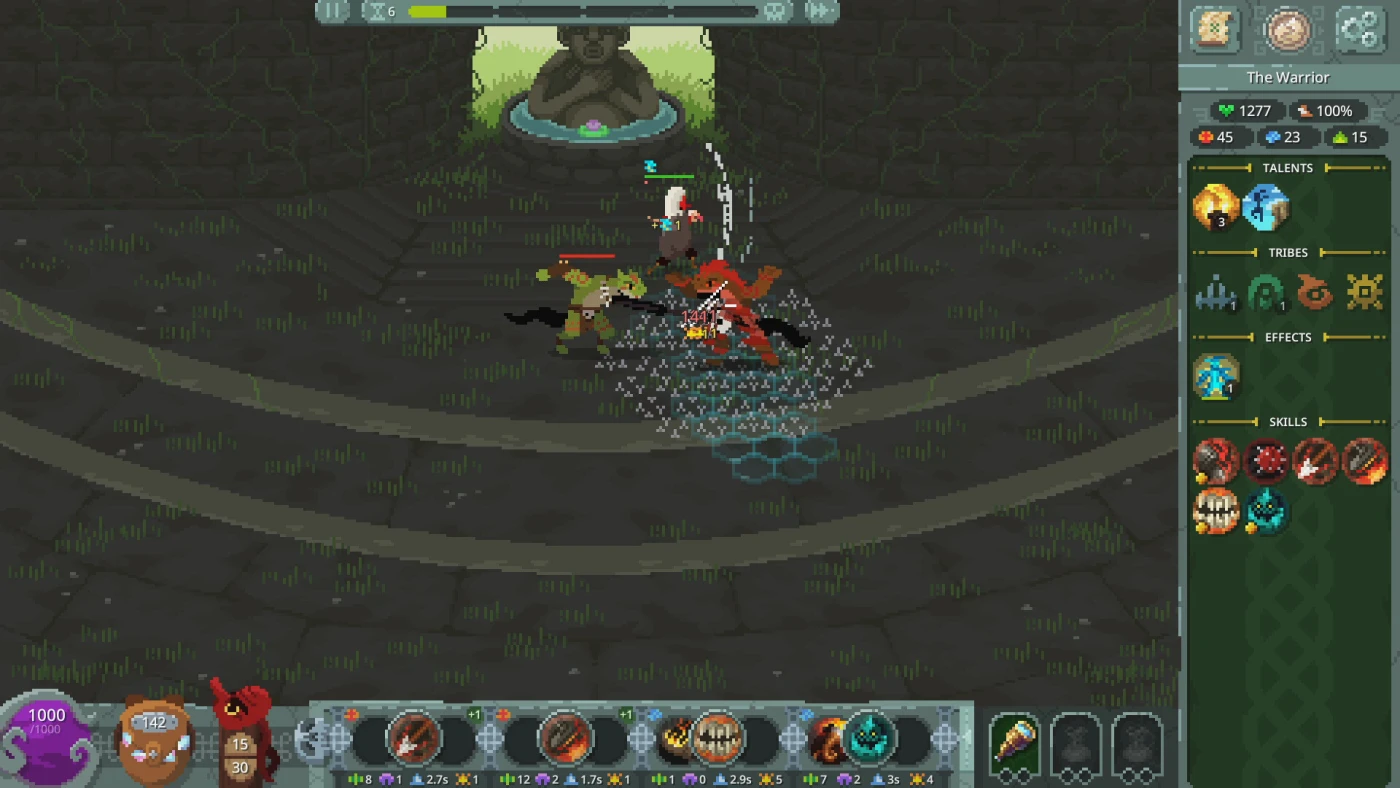
Task: Select the green hooded tribe icon
Action: tap(1265, 293)
